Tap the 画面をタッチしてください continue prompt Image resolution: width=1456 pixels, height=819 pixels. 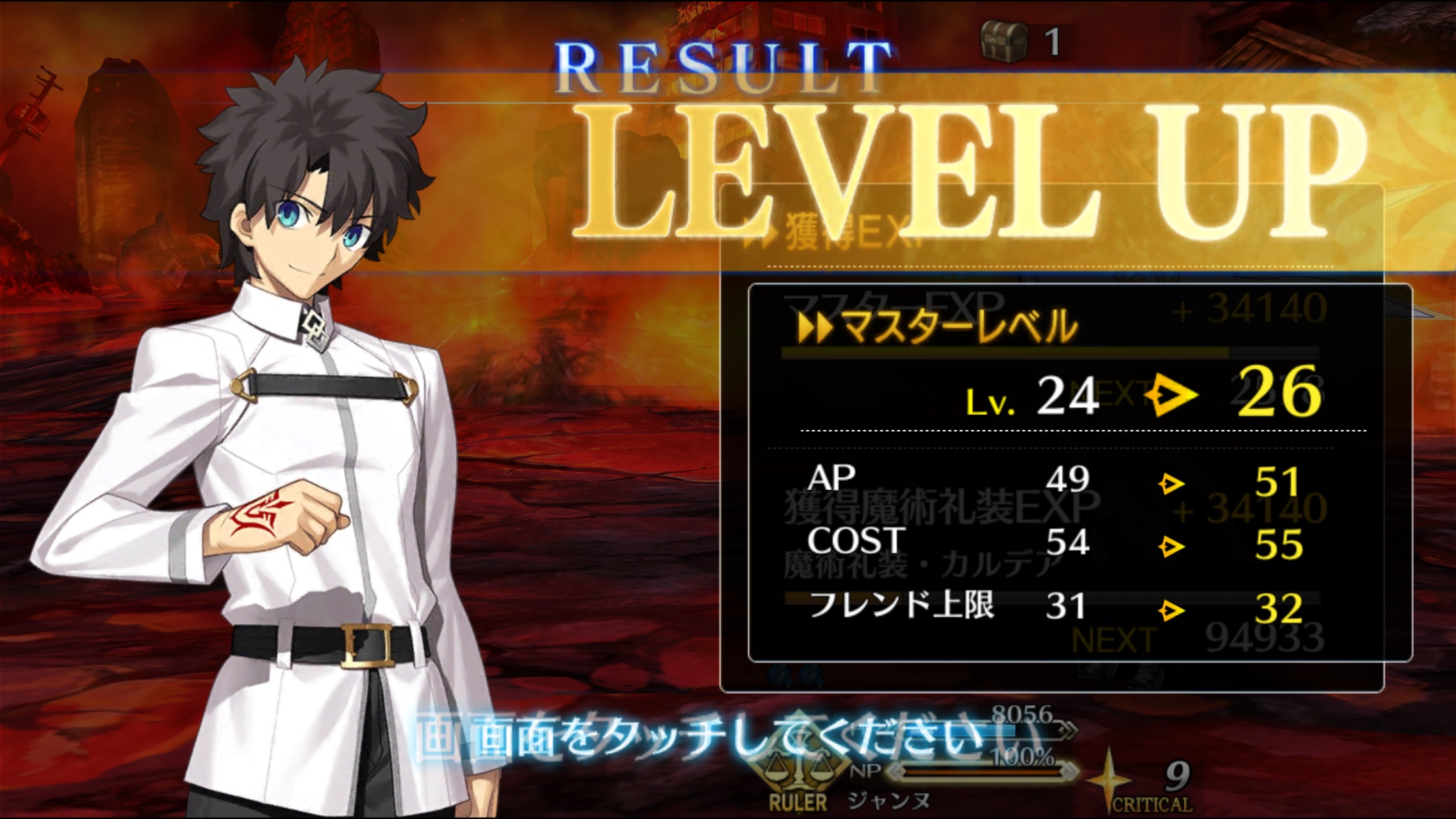706,739
